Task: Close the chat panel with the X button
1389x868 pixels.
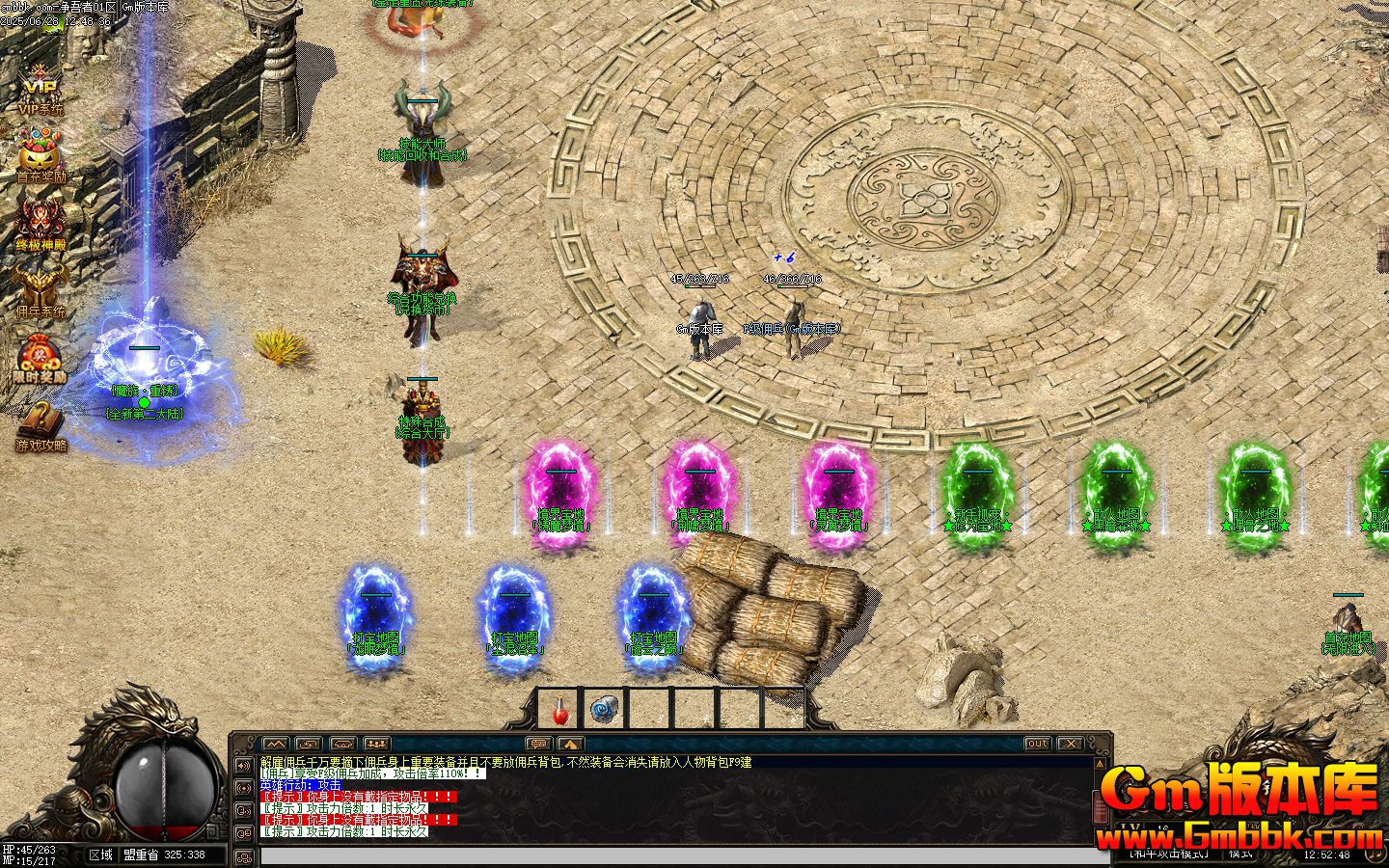Action: [1070, 744]
